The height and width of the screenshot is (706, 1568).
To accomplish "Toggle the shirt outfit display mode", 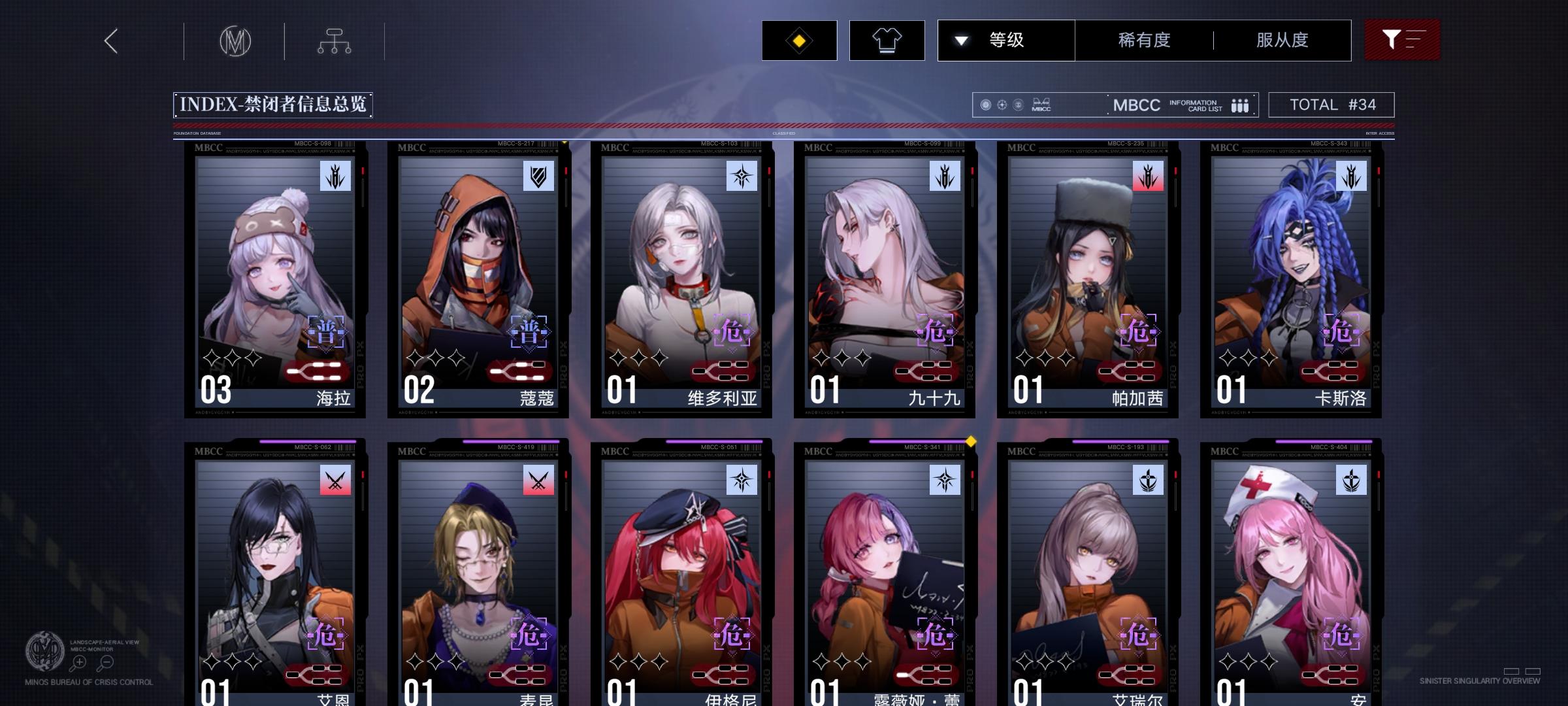I will click(x=886, y=40).
